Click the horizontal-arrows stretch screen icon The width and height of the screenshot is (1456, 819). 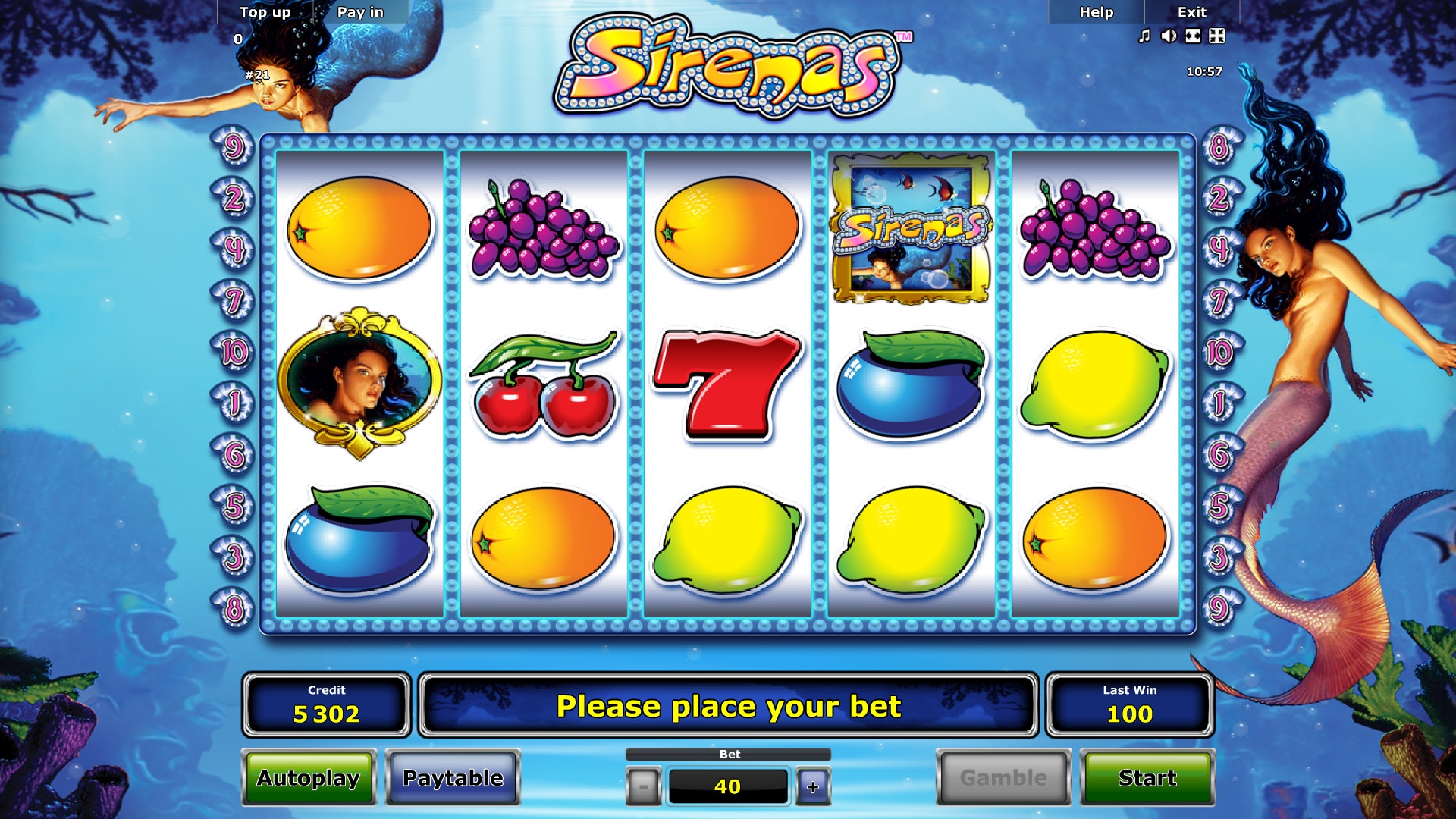click(1193, 36)
